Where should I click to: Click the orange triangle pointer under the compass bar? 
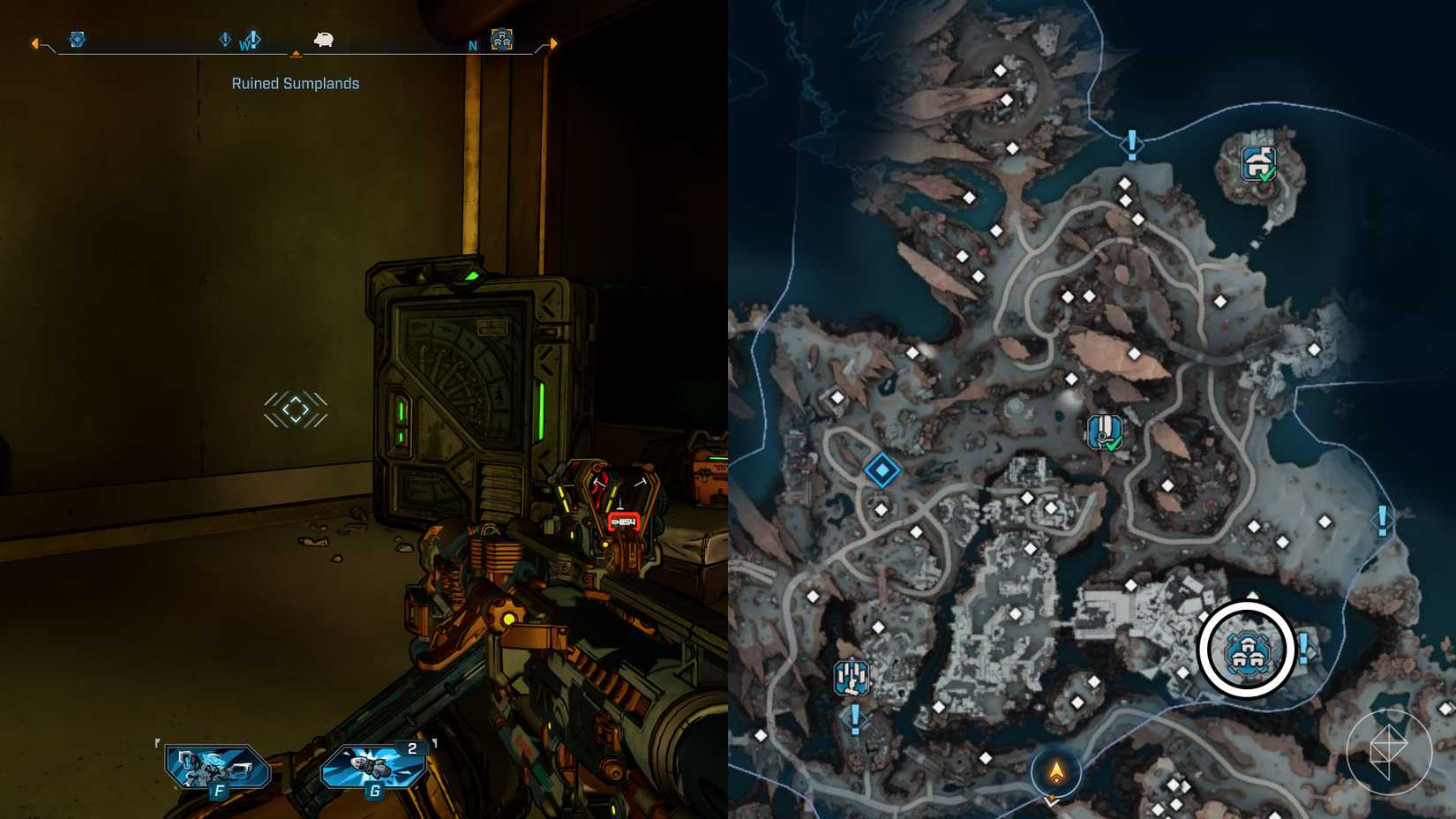tap(295, 54)
